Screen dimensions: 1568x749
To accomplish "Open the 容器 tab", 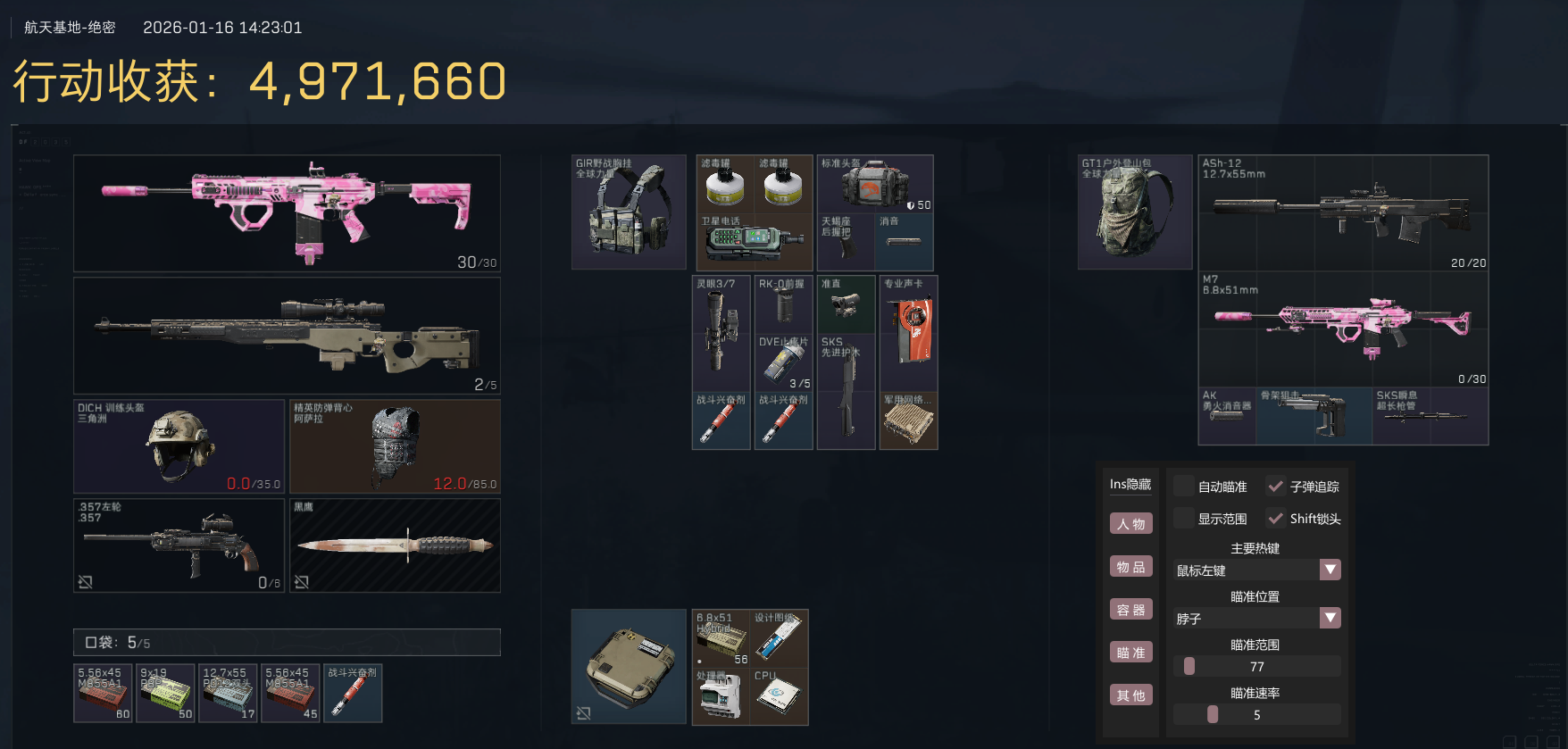I will coord(1130,610).
